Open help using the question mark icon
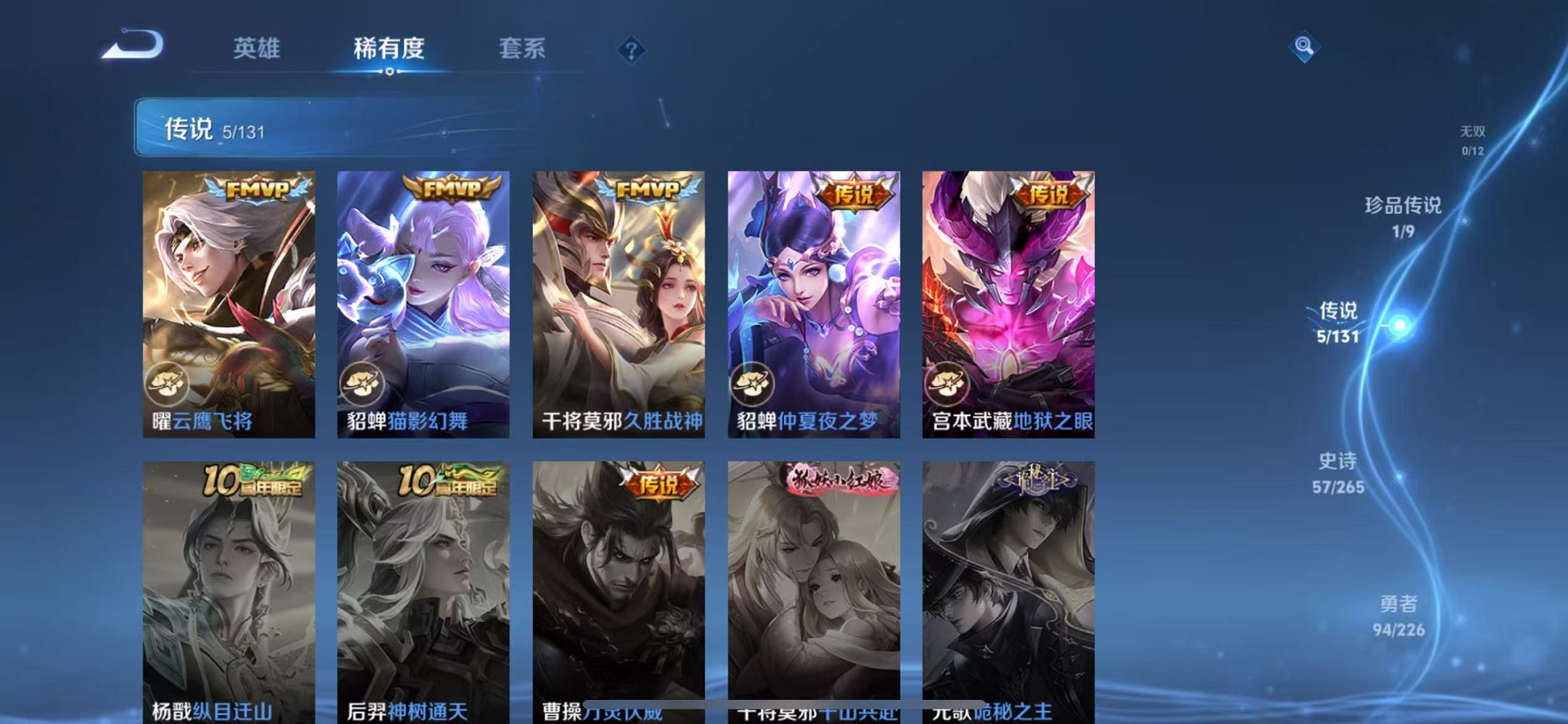Viewport: 1568px width, 724px height. tap(631, 50)
